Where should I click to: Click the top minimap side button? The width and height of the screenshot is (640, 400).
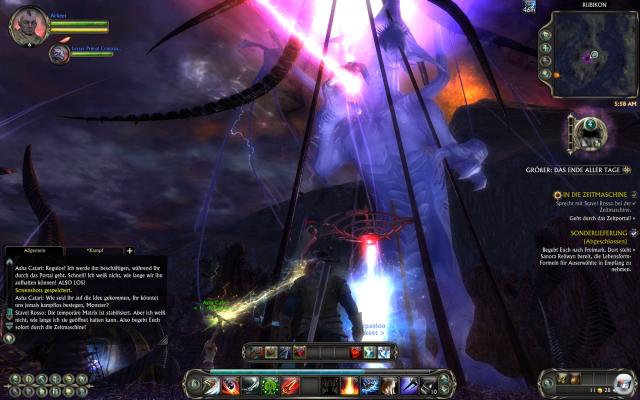546,33
